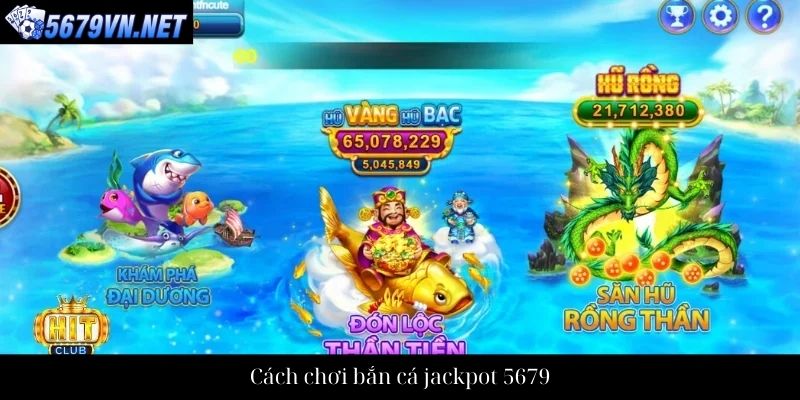Open the gear settings icon
This screenshot has height=400, width=800.
(719, 15)
